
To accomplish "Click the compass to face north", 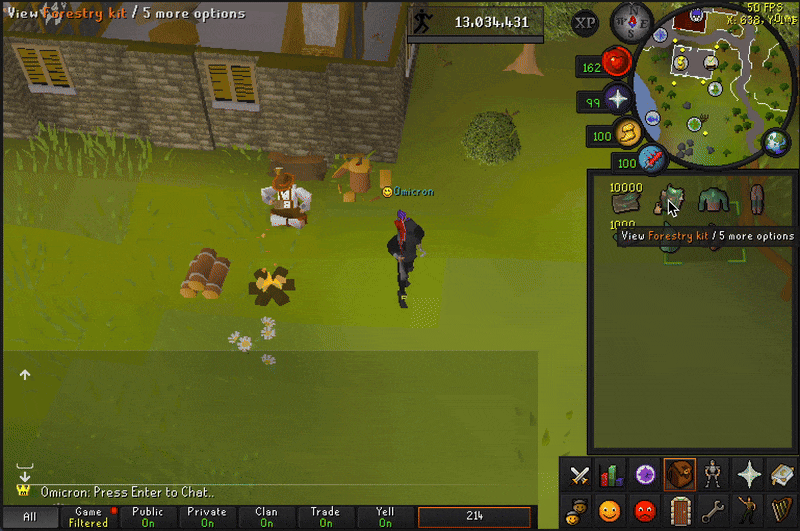I will point(632,19).
